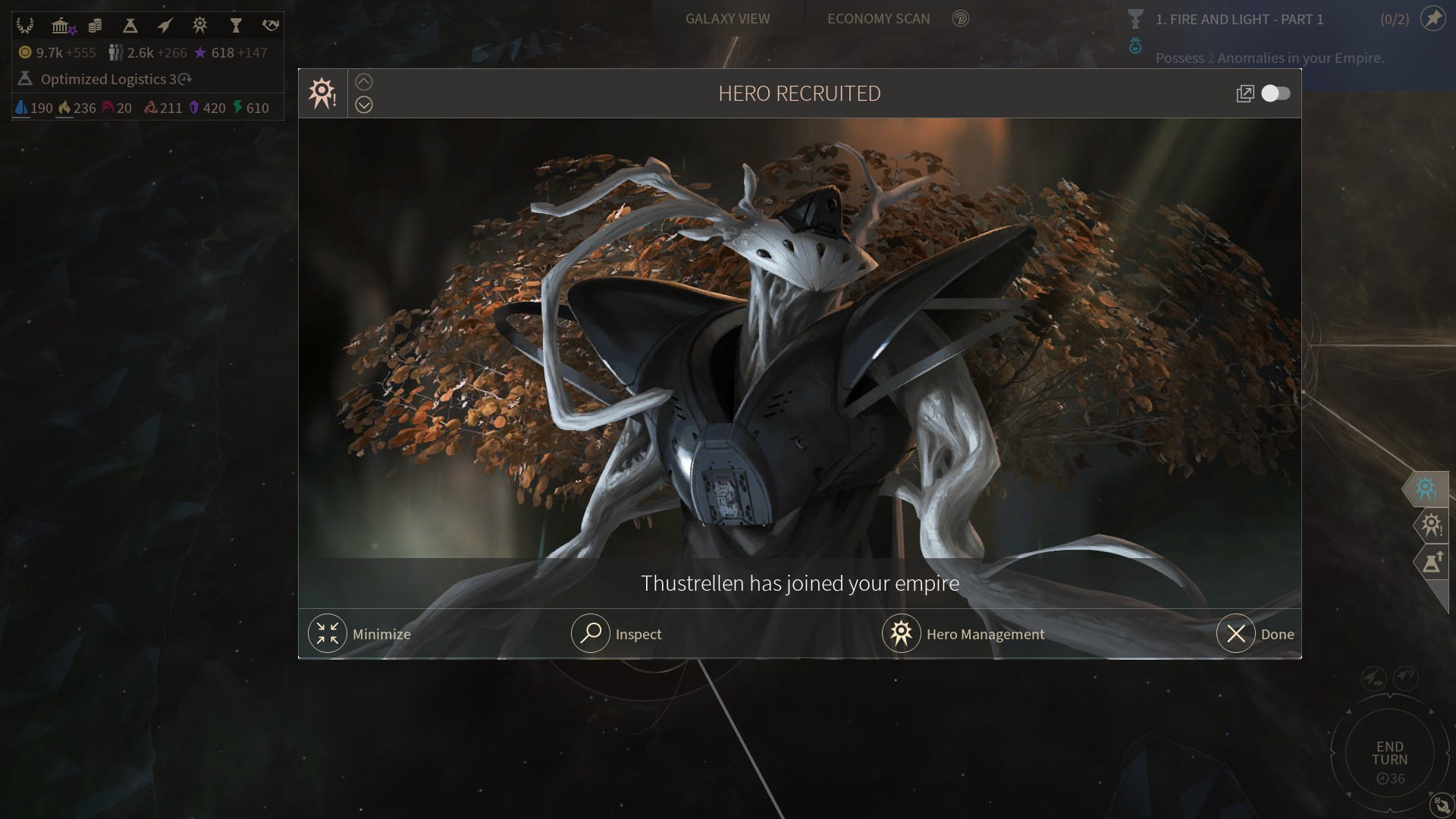Viewport: 1456px width, 819px height.
Task: Open the Science research screen
Action: click(x=130, y=25)
